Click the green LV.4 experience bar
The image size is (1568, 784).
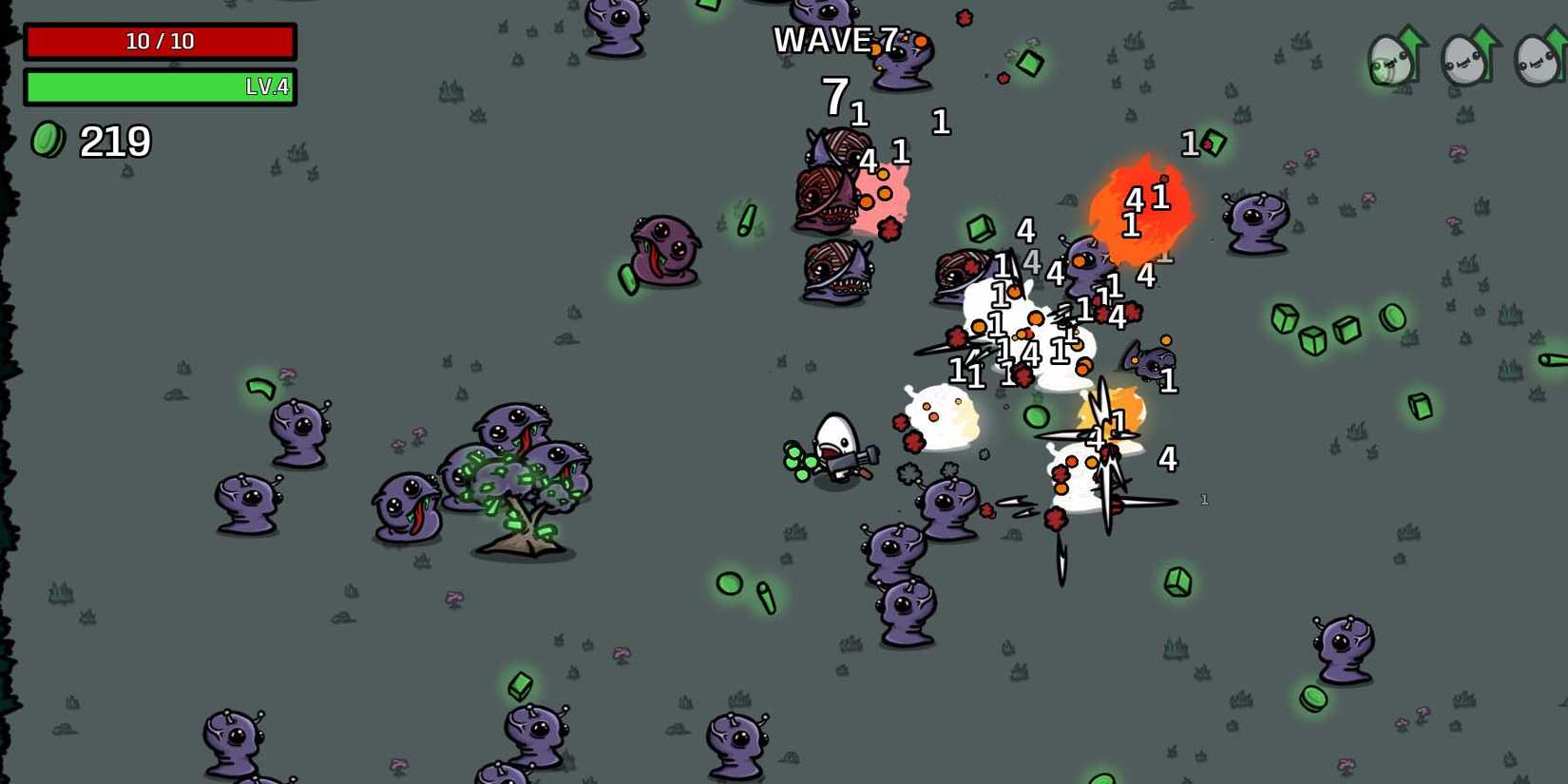click(162, 88)
